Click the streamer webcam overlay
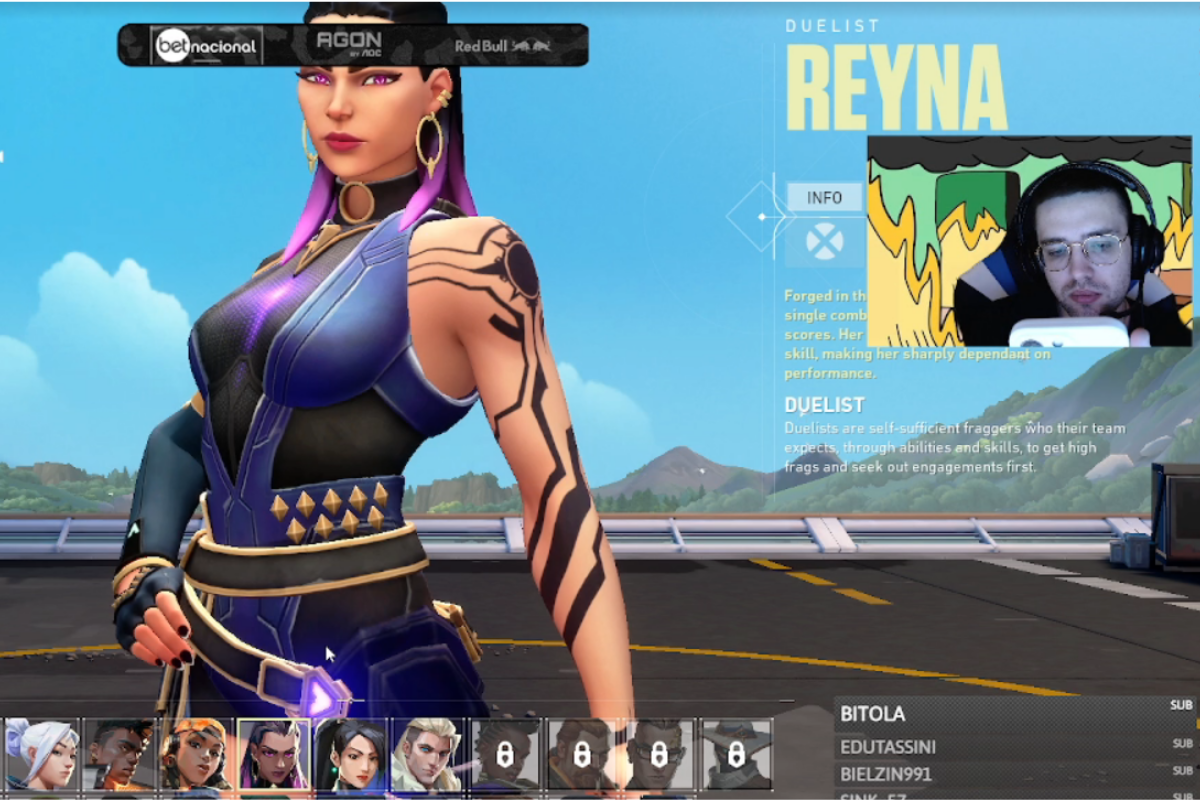1200x800 pixels. click(1029, 241)
